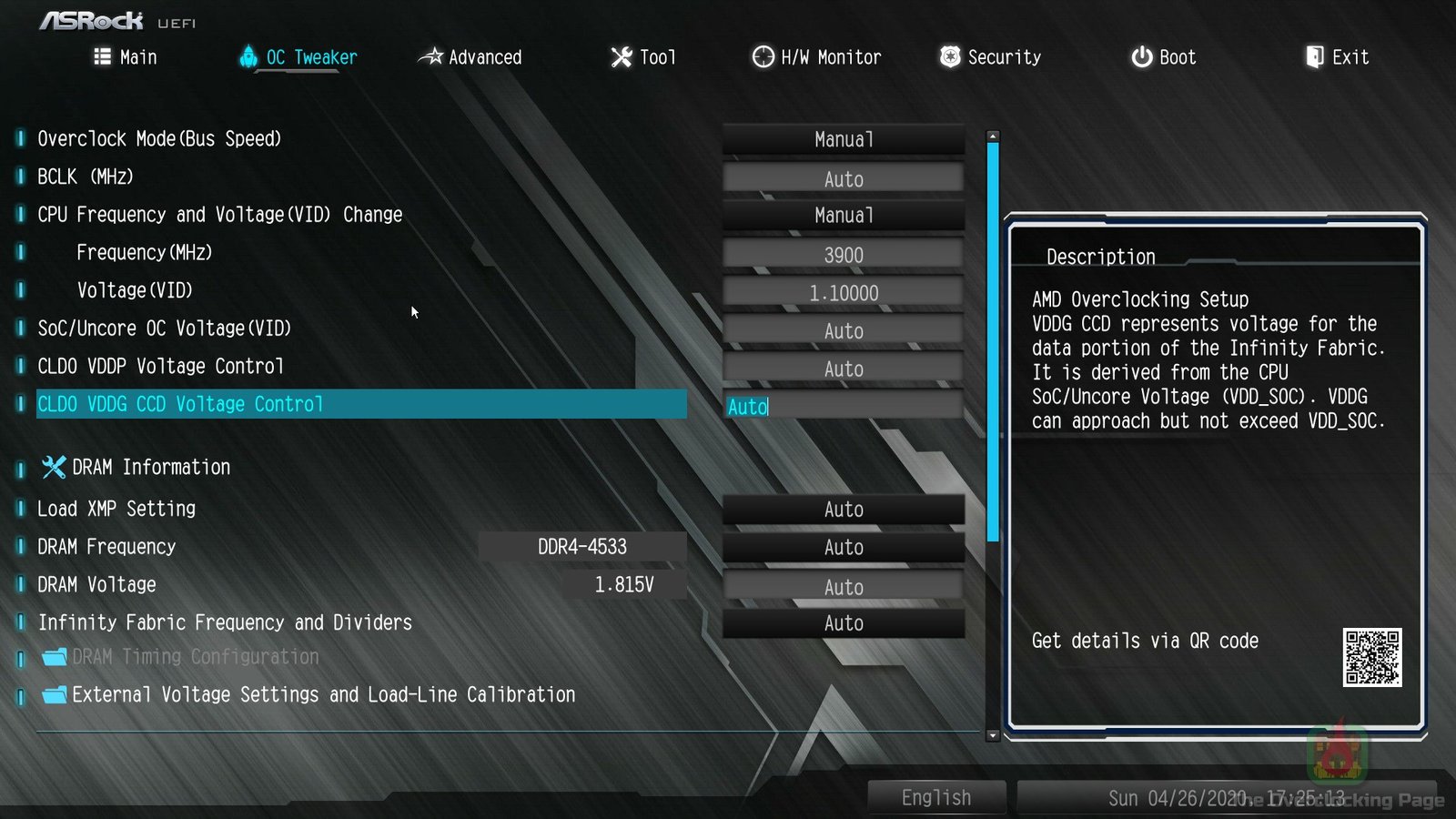Open Infinity Fabric Frequency and Dividers dropdown

pos(843,623)
